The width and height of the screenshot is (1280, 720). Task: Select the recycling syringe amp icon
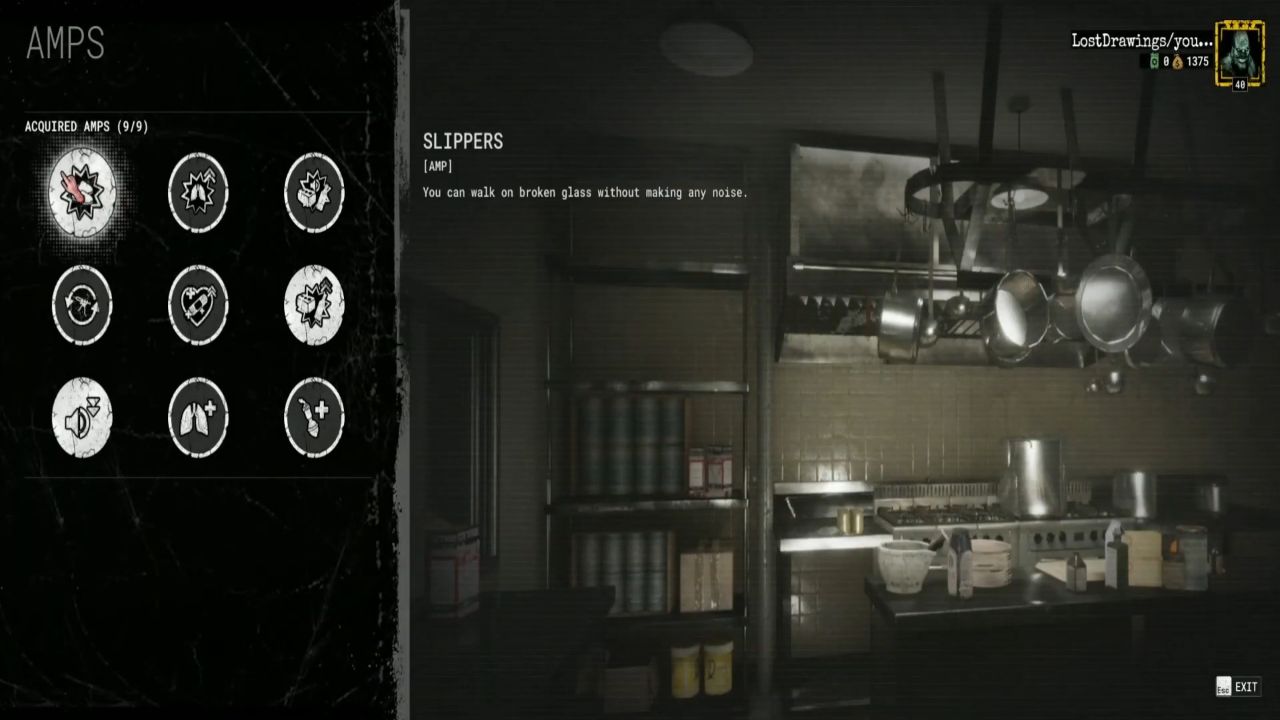click(83, 306)
